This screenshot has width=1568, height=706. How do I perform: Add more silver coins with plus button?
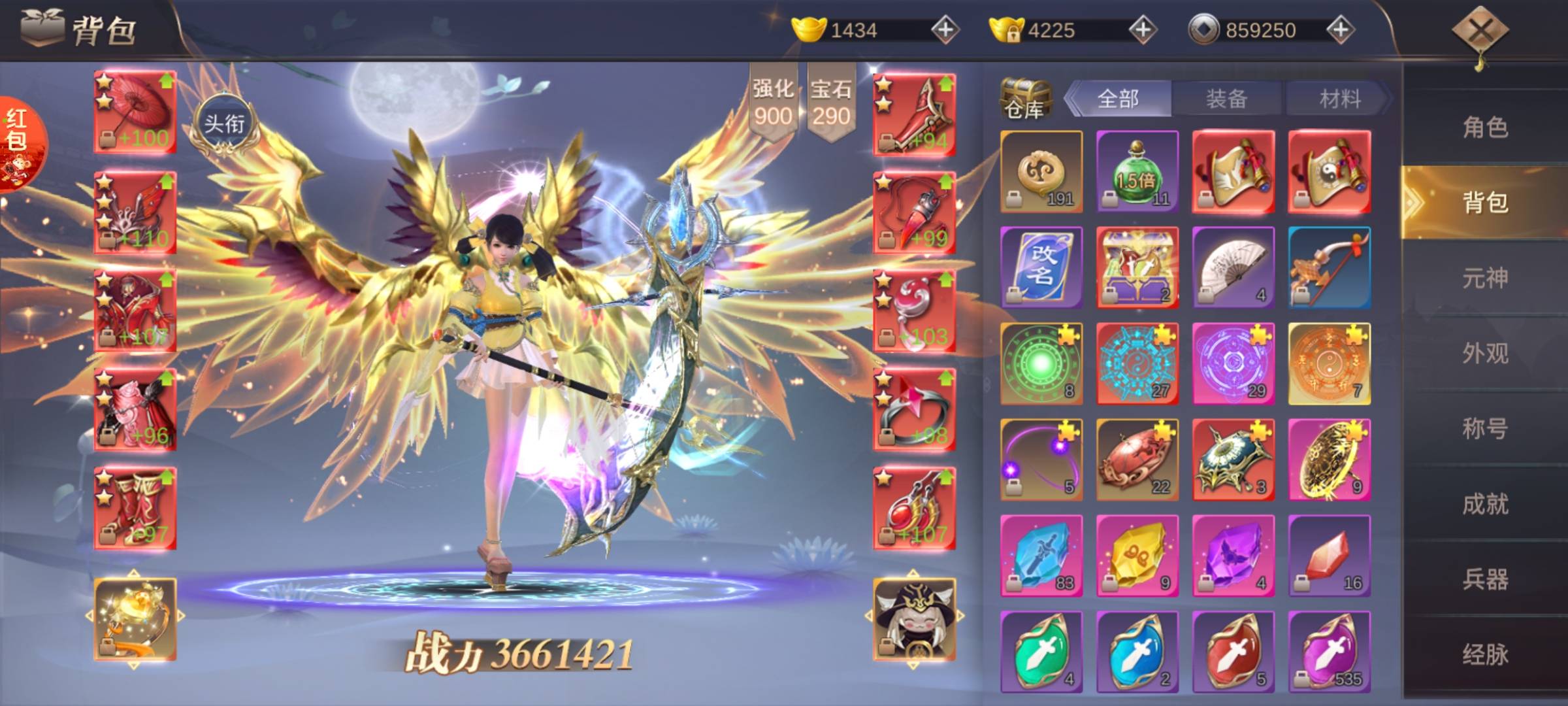tap(1340, 30)
